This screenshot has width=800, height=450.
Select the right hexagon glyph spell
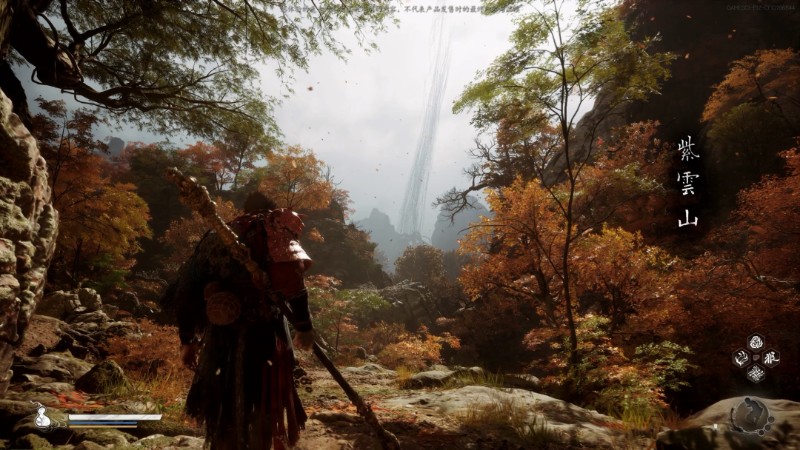(x=771, y=357)
